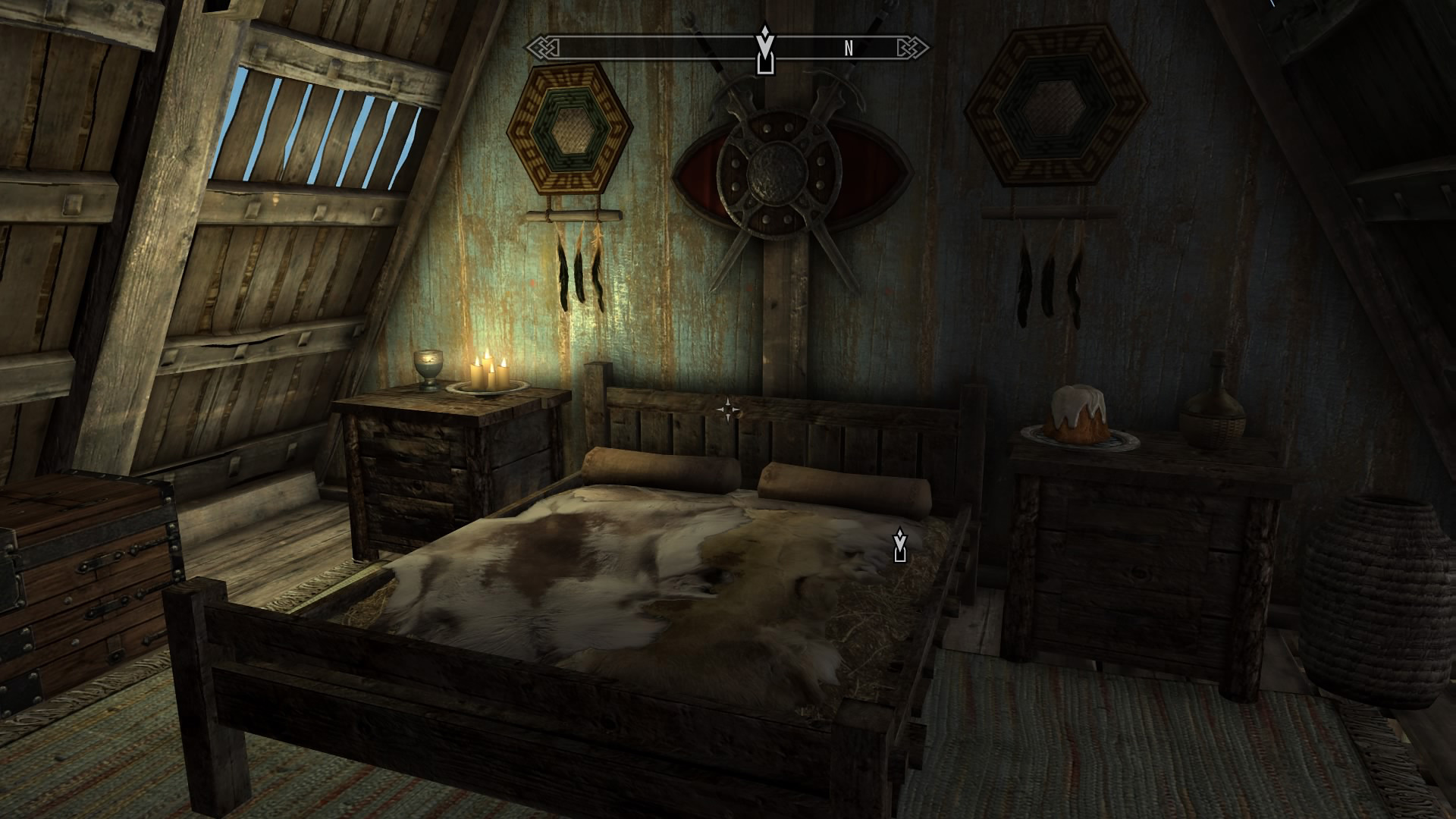Click the floating quest objective marker
This screenshot has width=1456, height=819.
900,545
